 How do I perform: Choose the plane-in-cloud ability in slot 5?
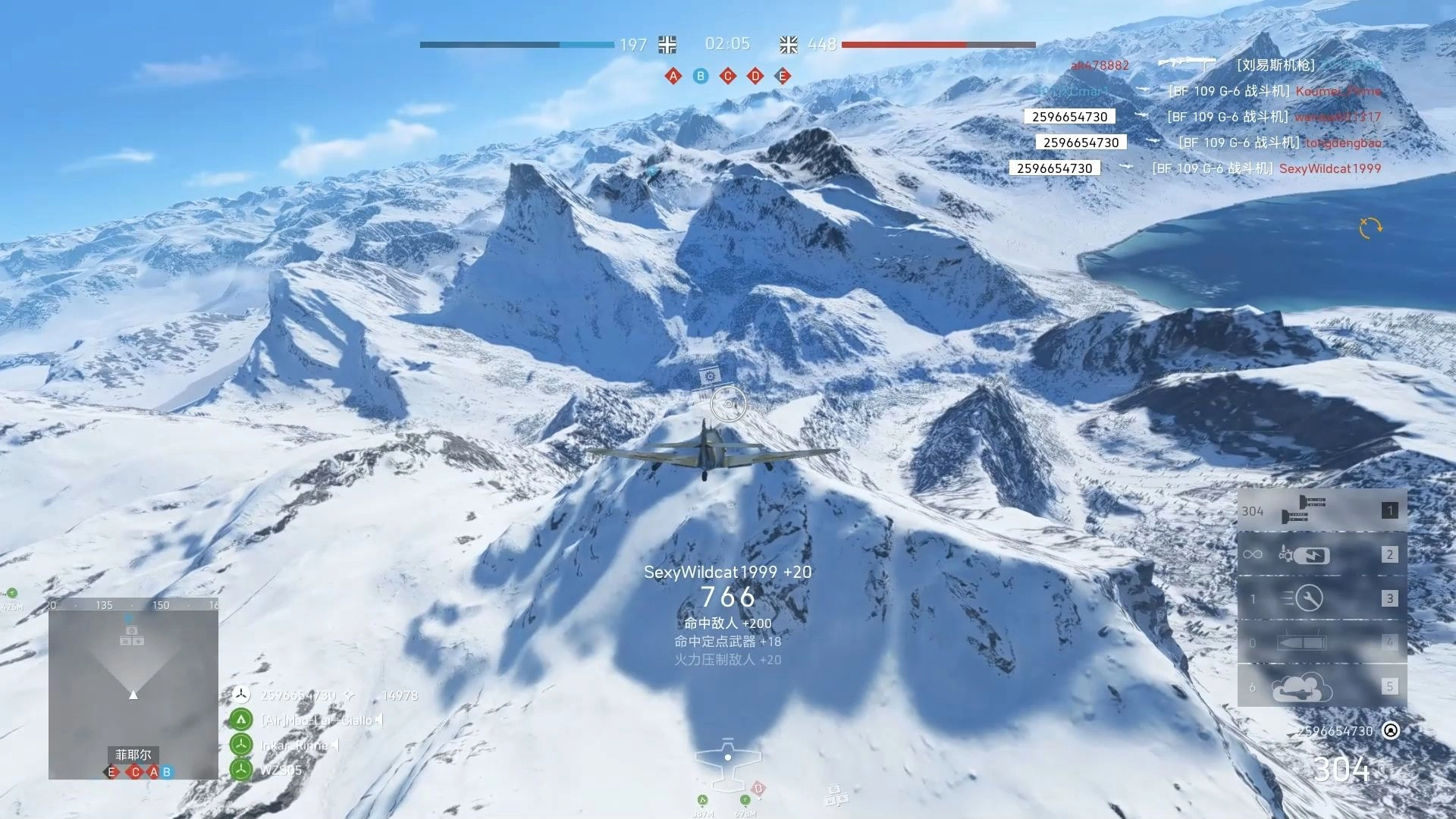(1321, 687)
